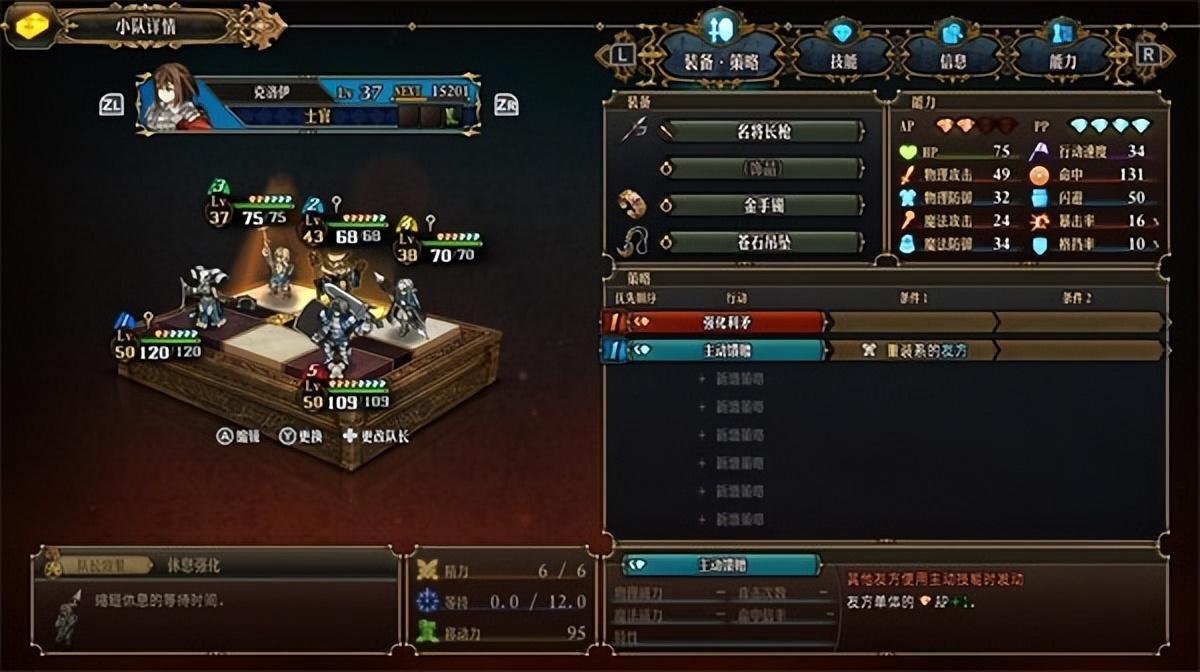This screenshot has width=1200, height=672.
Task: Select the 苍石吊坠 equipment slot
Action: 763,242
